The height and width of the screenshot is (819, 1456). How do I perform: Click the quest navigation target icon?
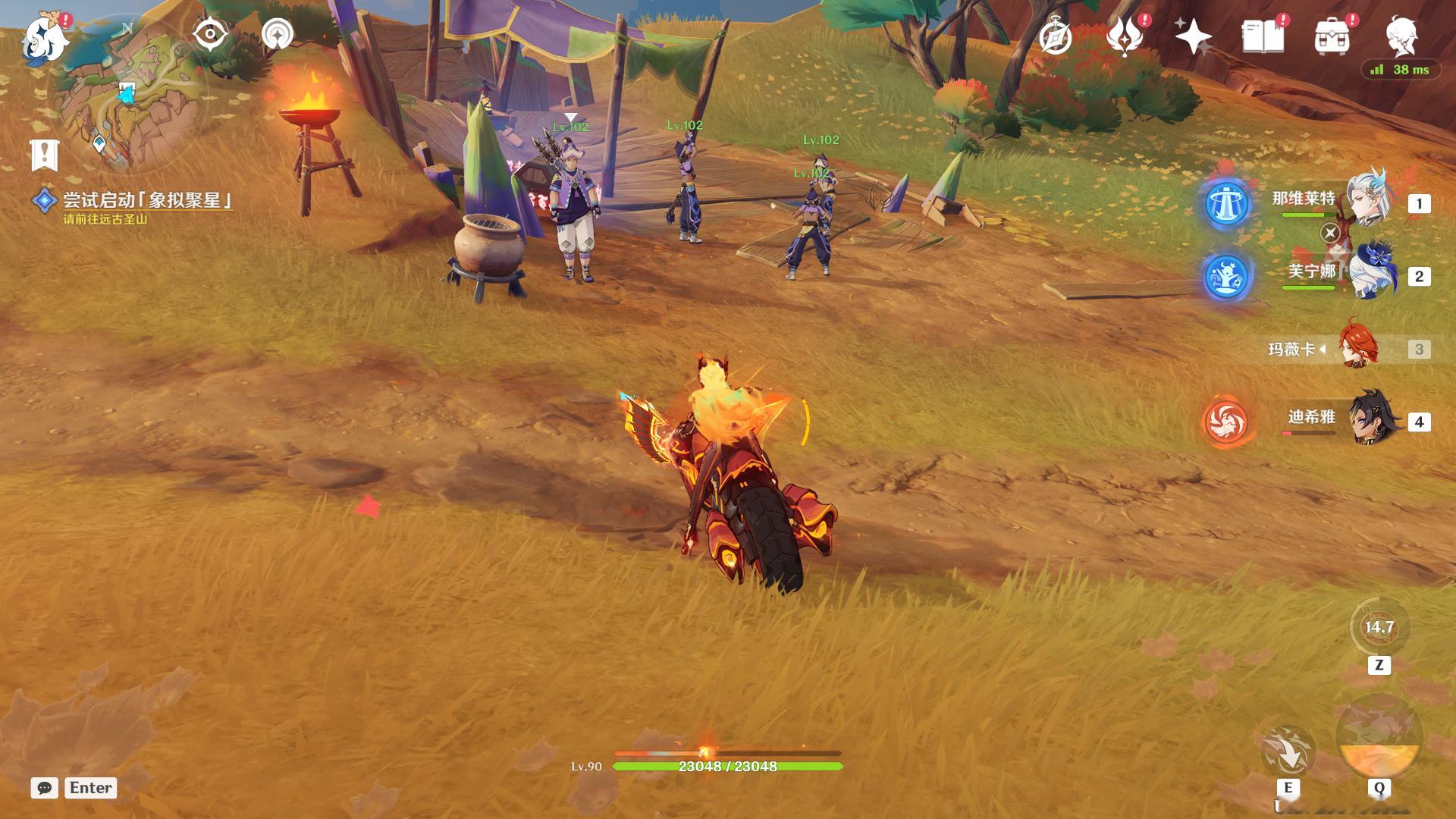point(210,35)
